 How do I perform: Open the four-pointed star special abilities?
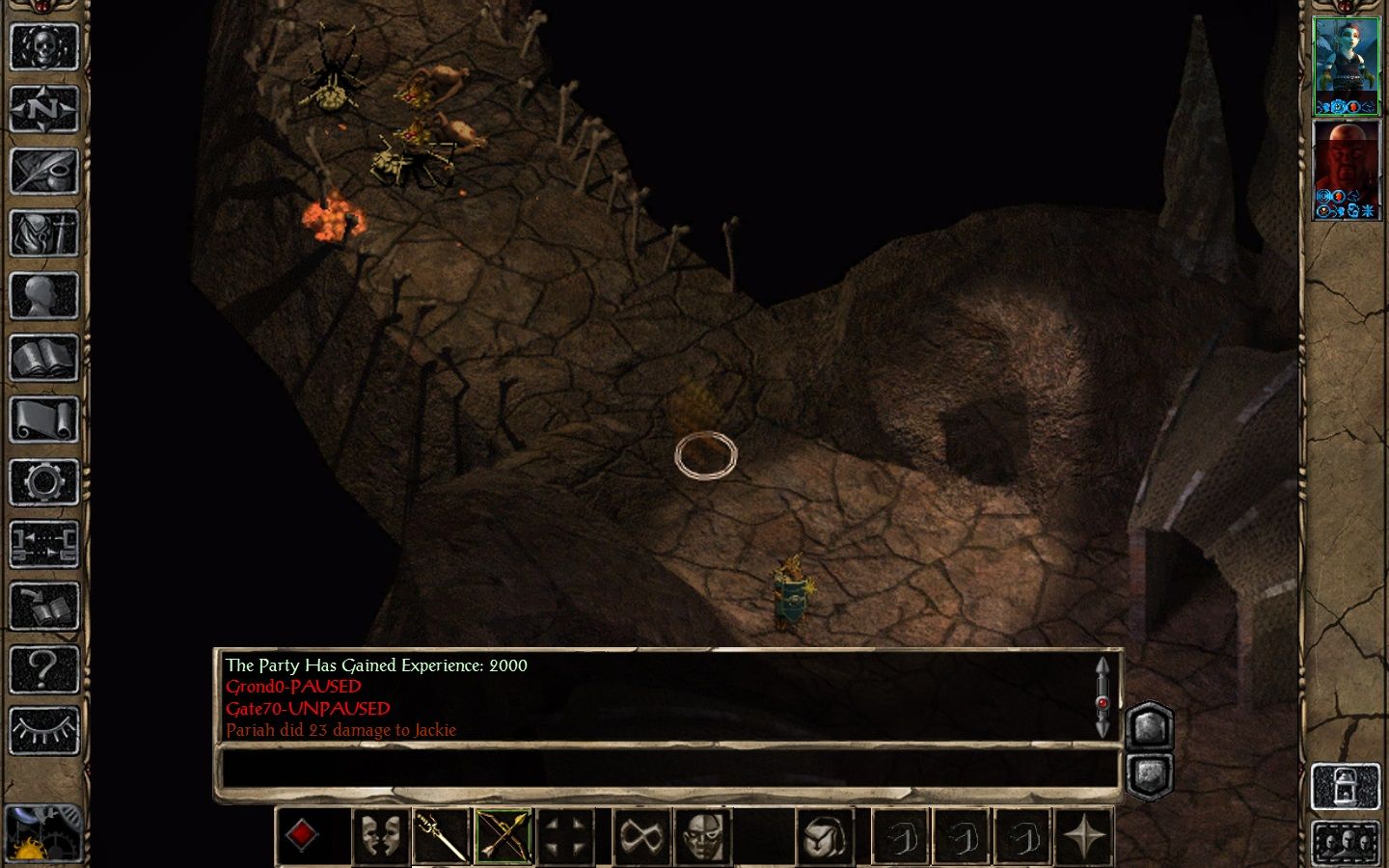pos(1085,835)
